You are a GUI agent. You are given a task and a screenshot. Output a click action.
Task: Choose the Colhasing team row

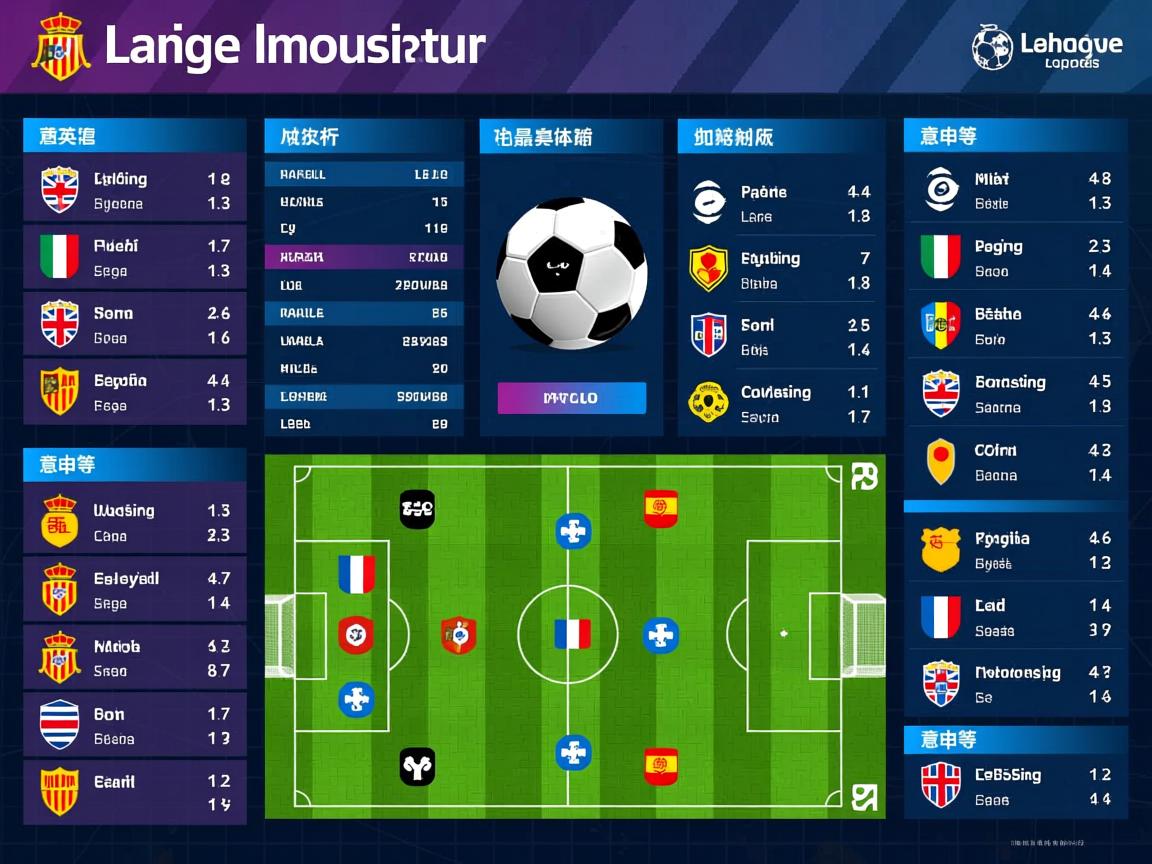click(x=782, y=404)
